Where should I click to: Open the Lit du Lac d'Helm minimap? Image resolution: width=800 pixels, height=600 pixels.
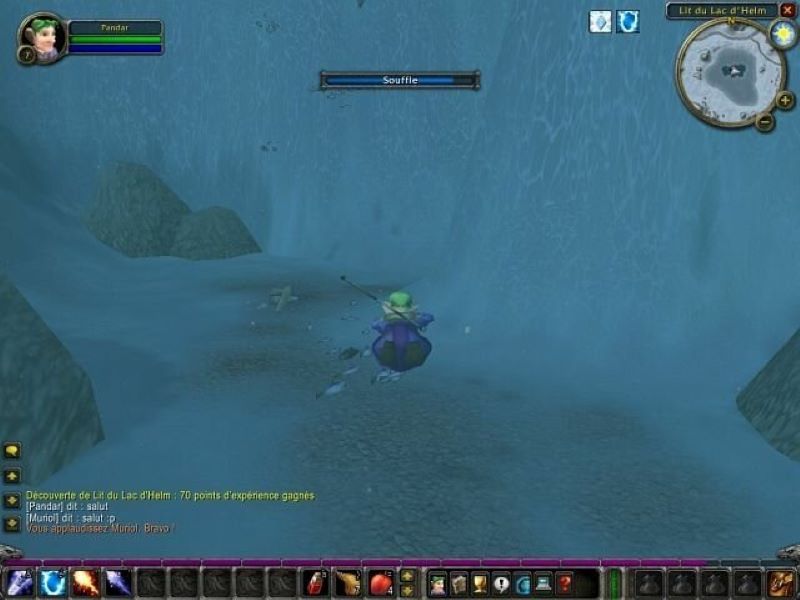pyautogui.click(x=731, y=70)
